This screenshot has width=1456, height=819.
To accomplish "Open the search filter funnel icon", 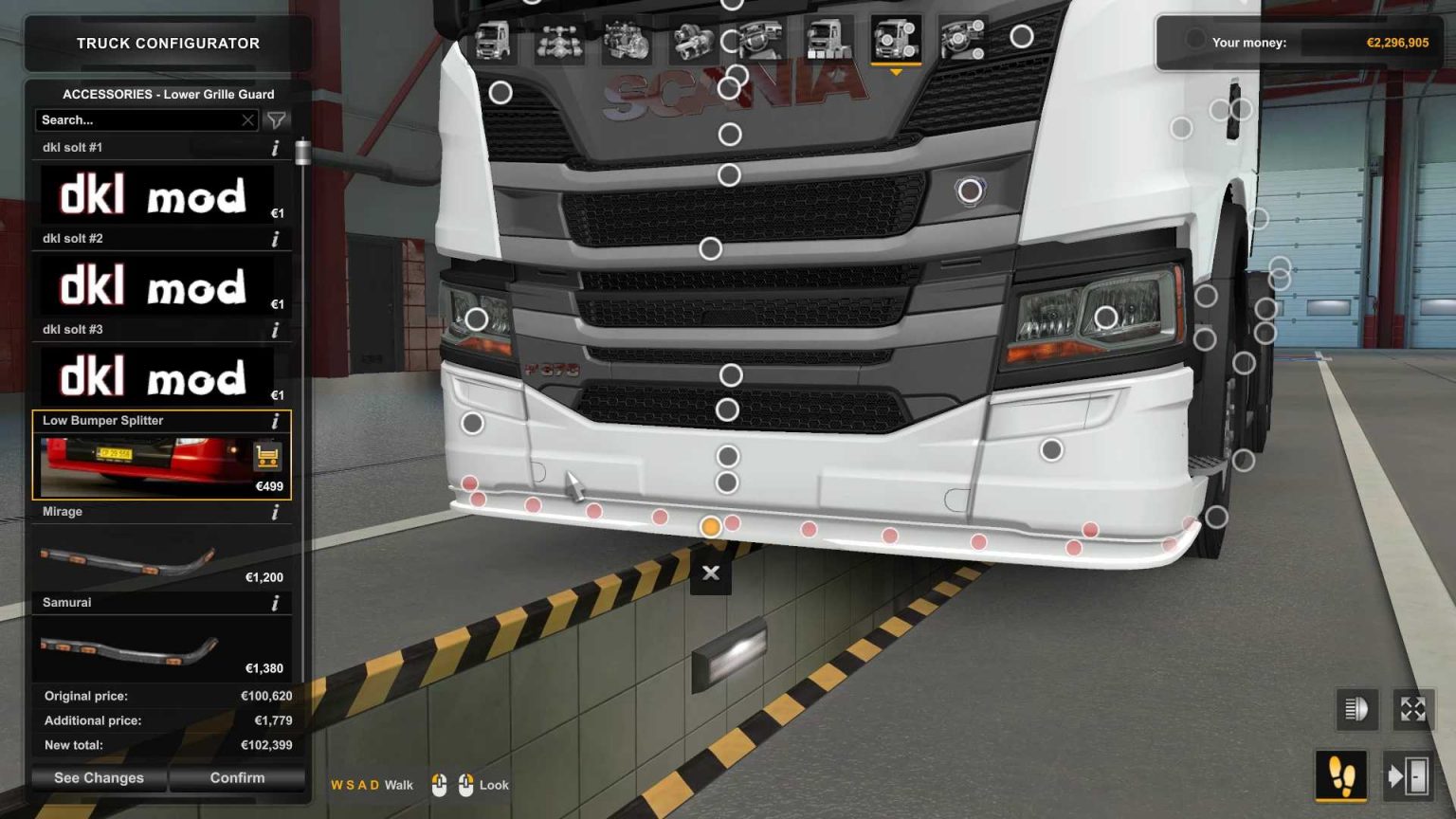I will click(276, 119).
